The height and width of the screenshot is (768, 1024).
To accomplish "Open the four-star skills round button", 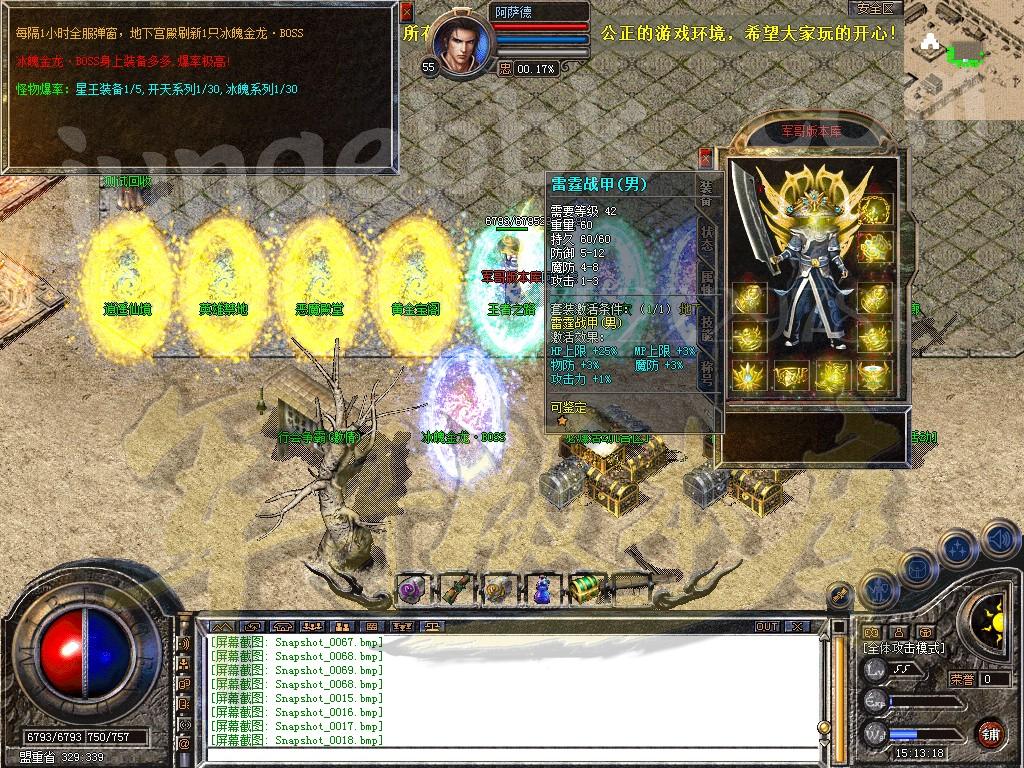I will pos(959,549).
